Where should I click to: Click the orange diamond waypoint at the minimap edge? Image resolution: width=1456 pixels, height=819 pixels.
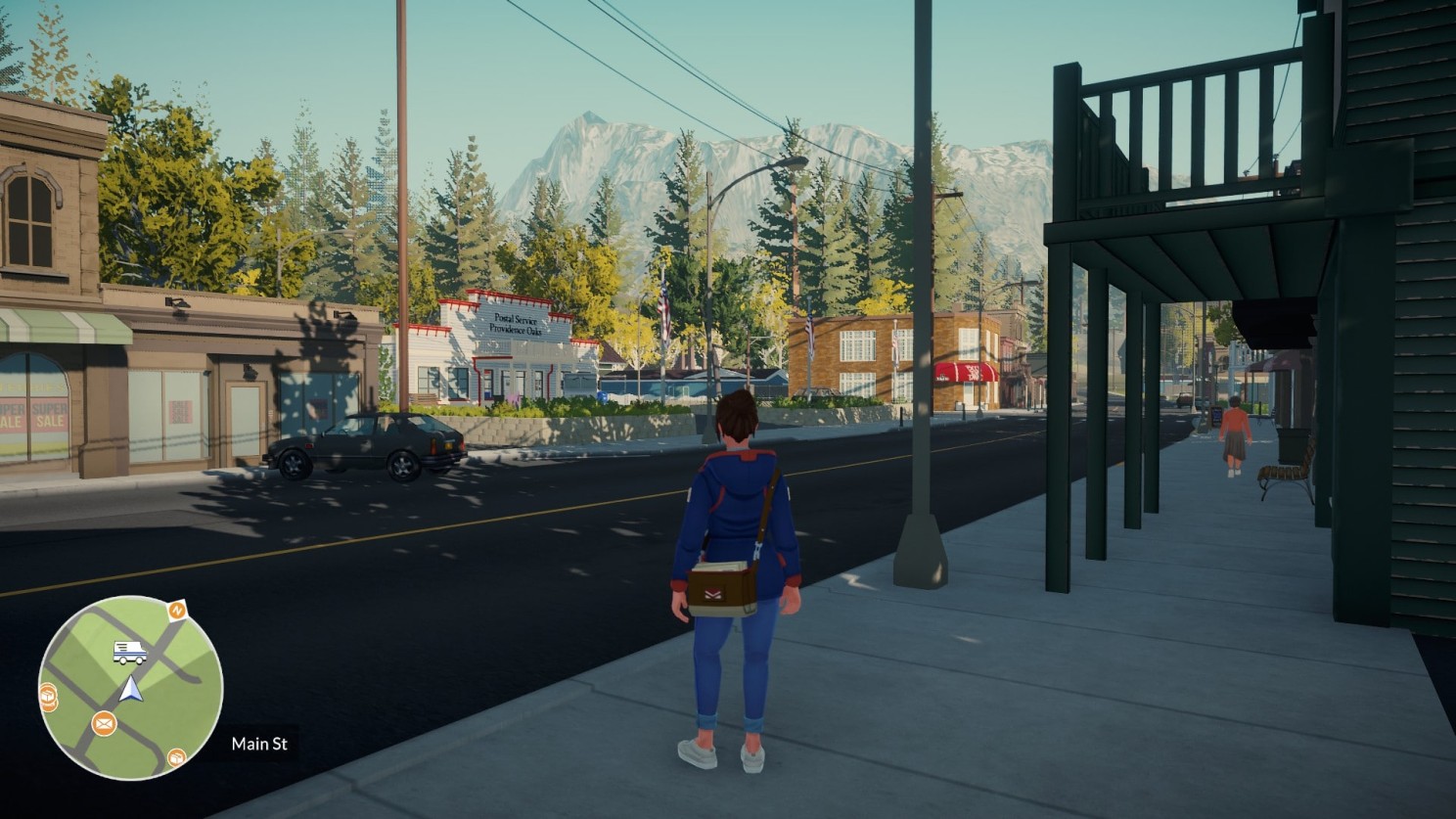pos(176,610)
